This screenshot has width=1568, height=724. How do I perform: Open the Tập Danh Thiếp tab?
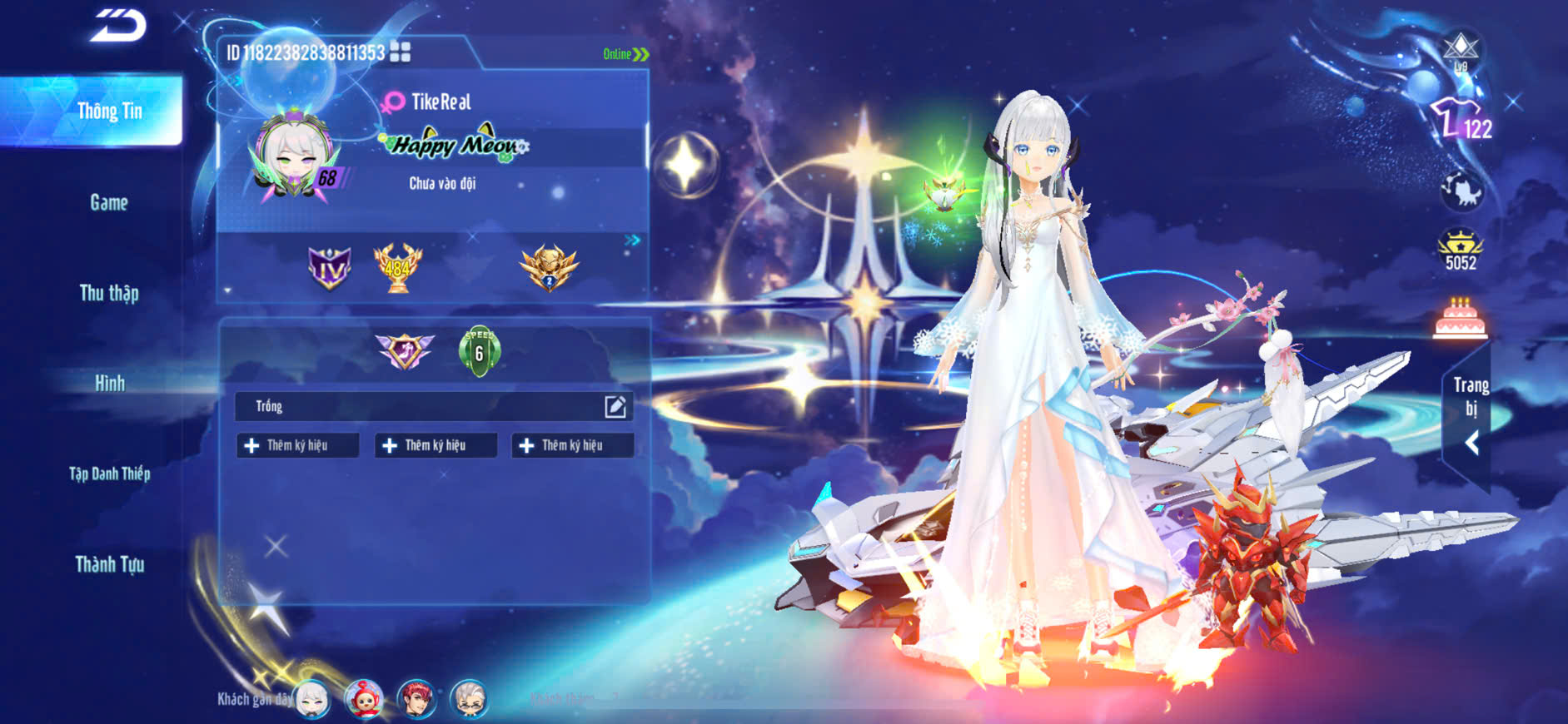click(x=109, y=474)
